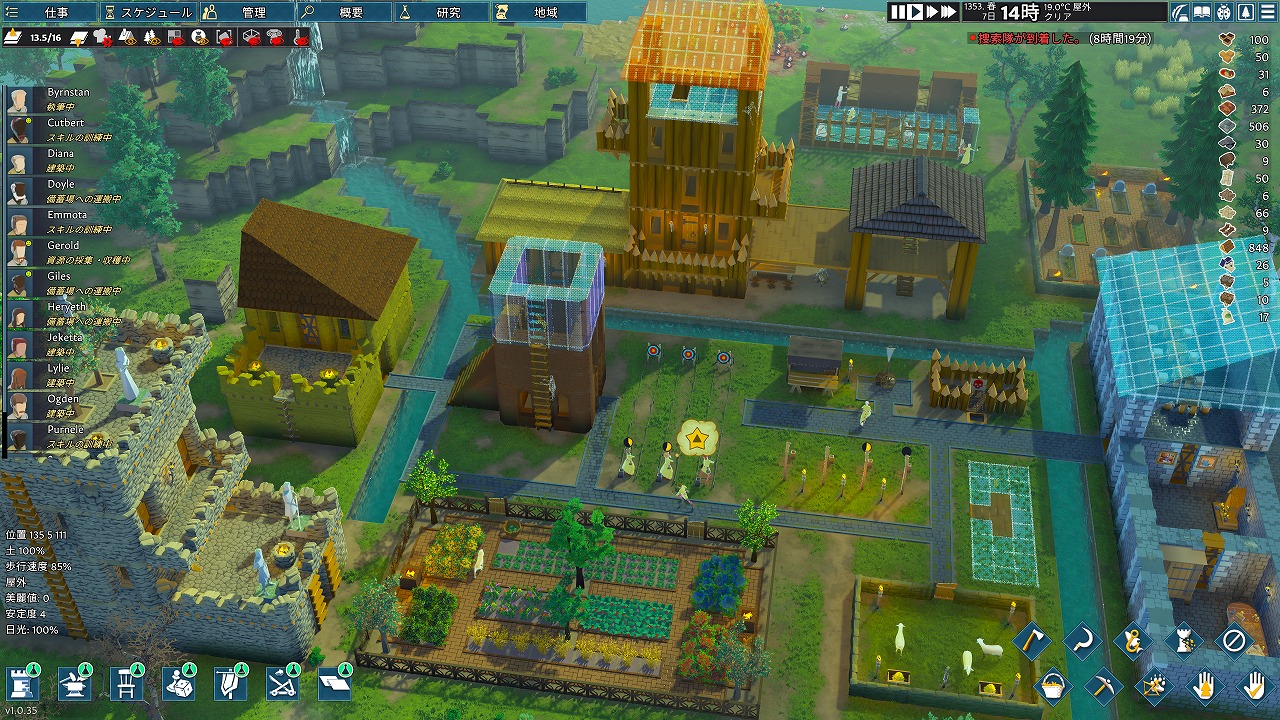
Task: Pause the game speed
Action: 898,12
